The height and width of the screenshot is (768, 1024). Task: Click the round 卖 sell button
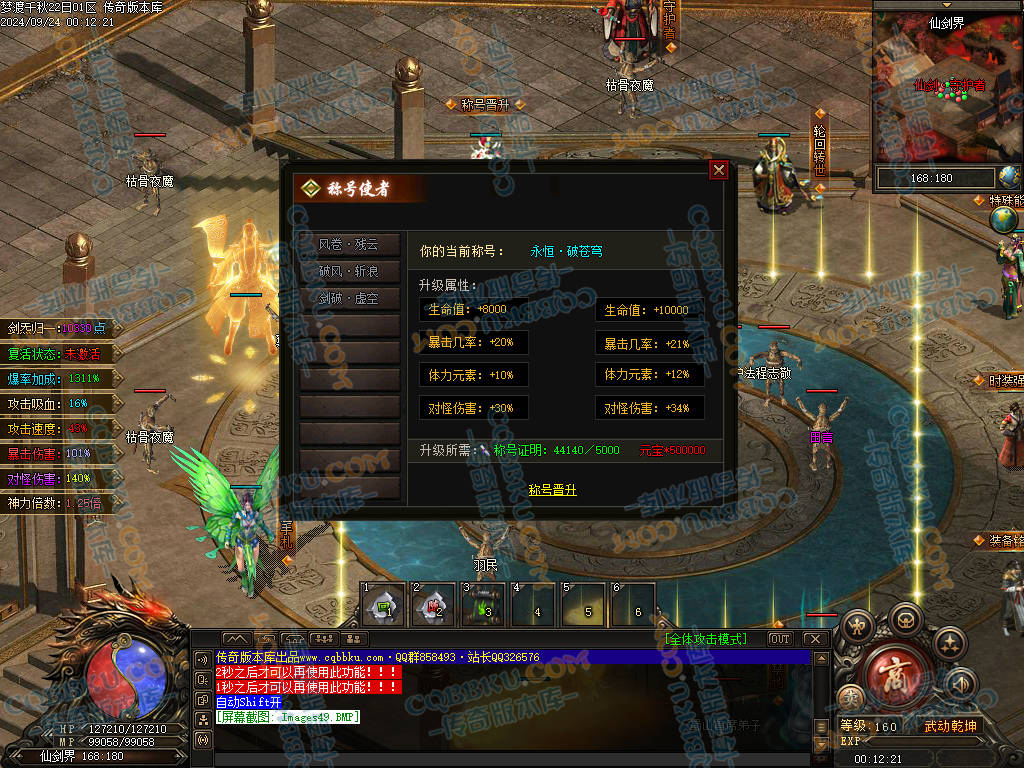(851, 697)
